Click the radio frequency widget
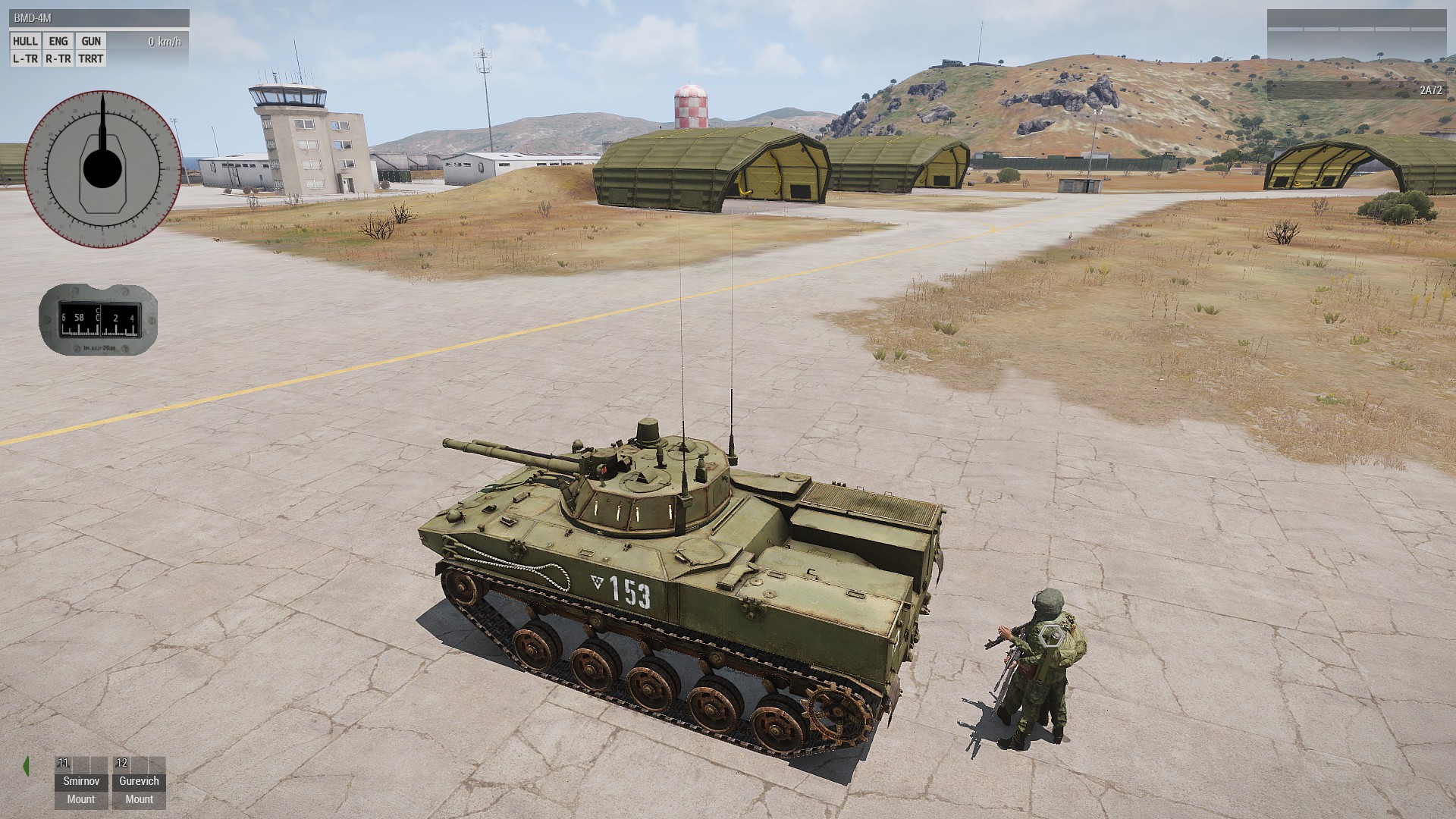Screen dimensions: 1456x819 point(98,319)
